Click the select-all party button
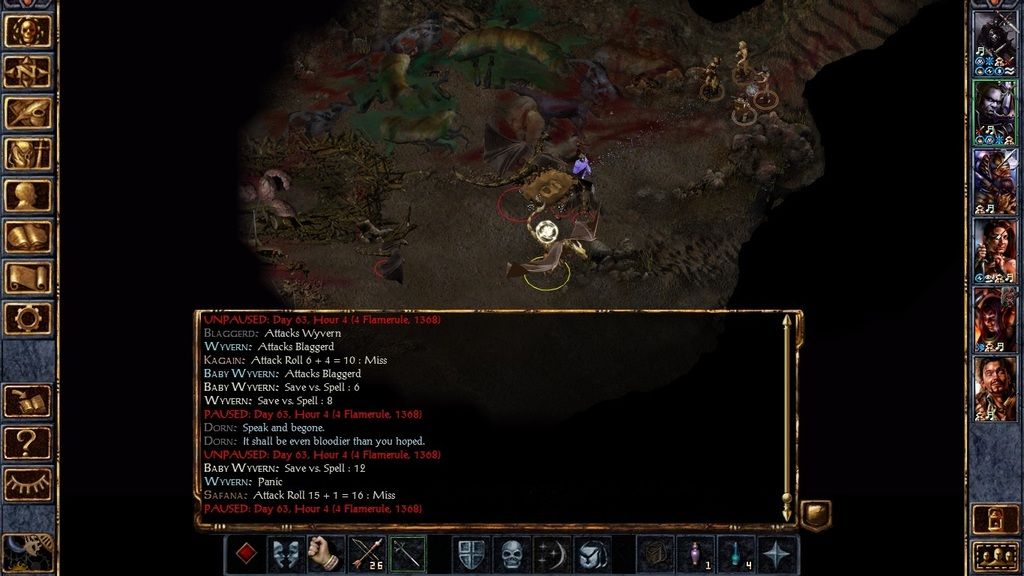Viewport: 1024px width, 576px height. pos(995,554)
